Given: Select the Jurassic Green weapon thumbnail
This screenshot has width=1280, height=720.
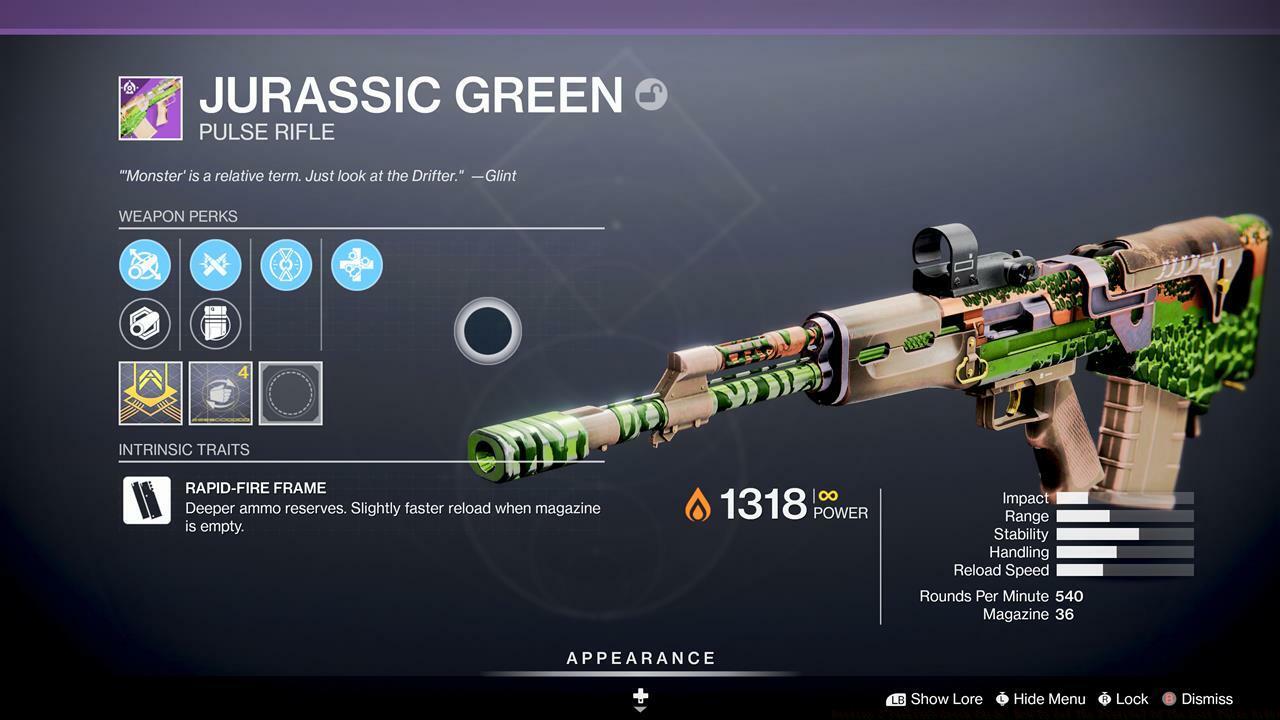Looking at the screenshot, I should [150, 108].
